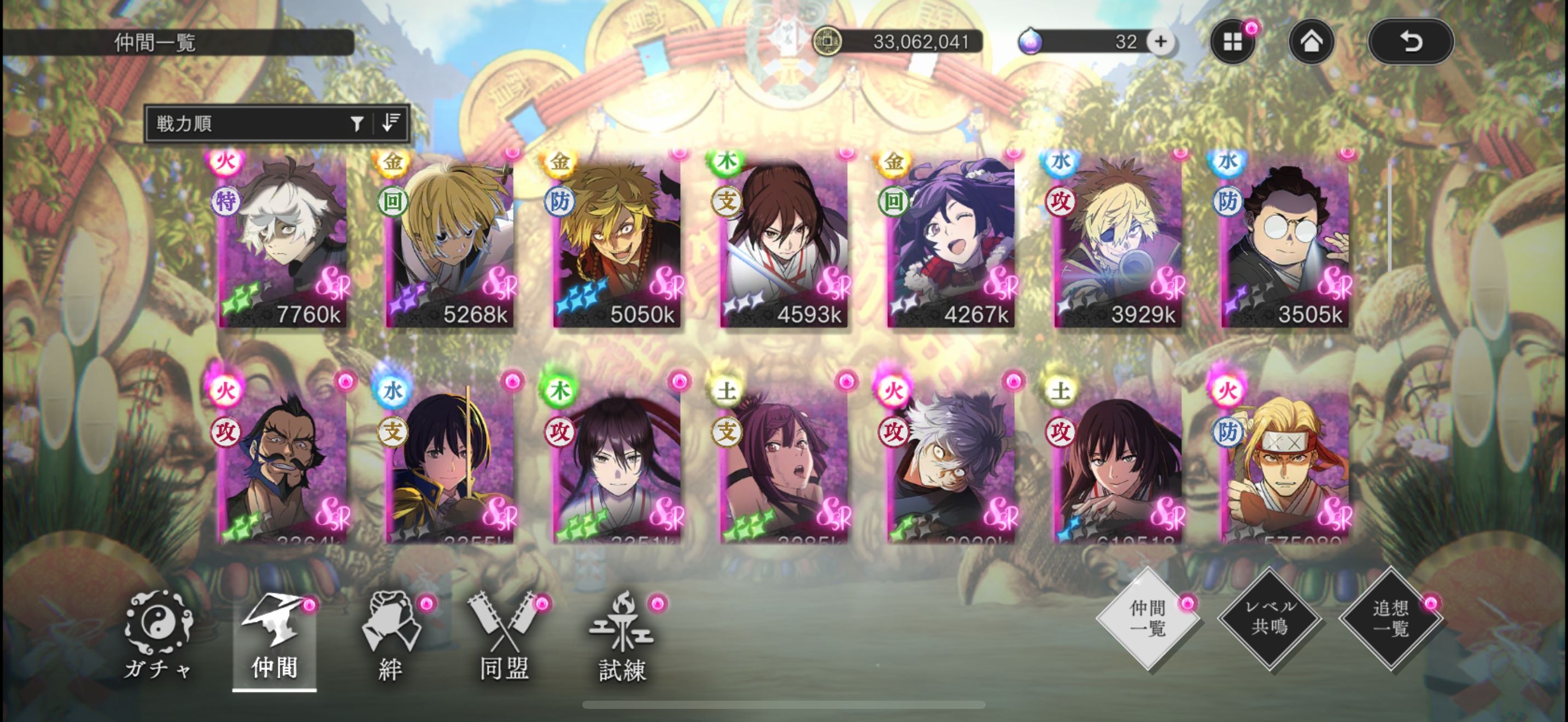
Task: Go to the home screen
Action: (1311, 42)
